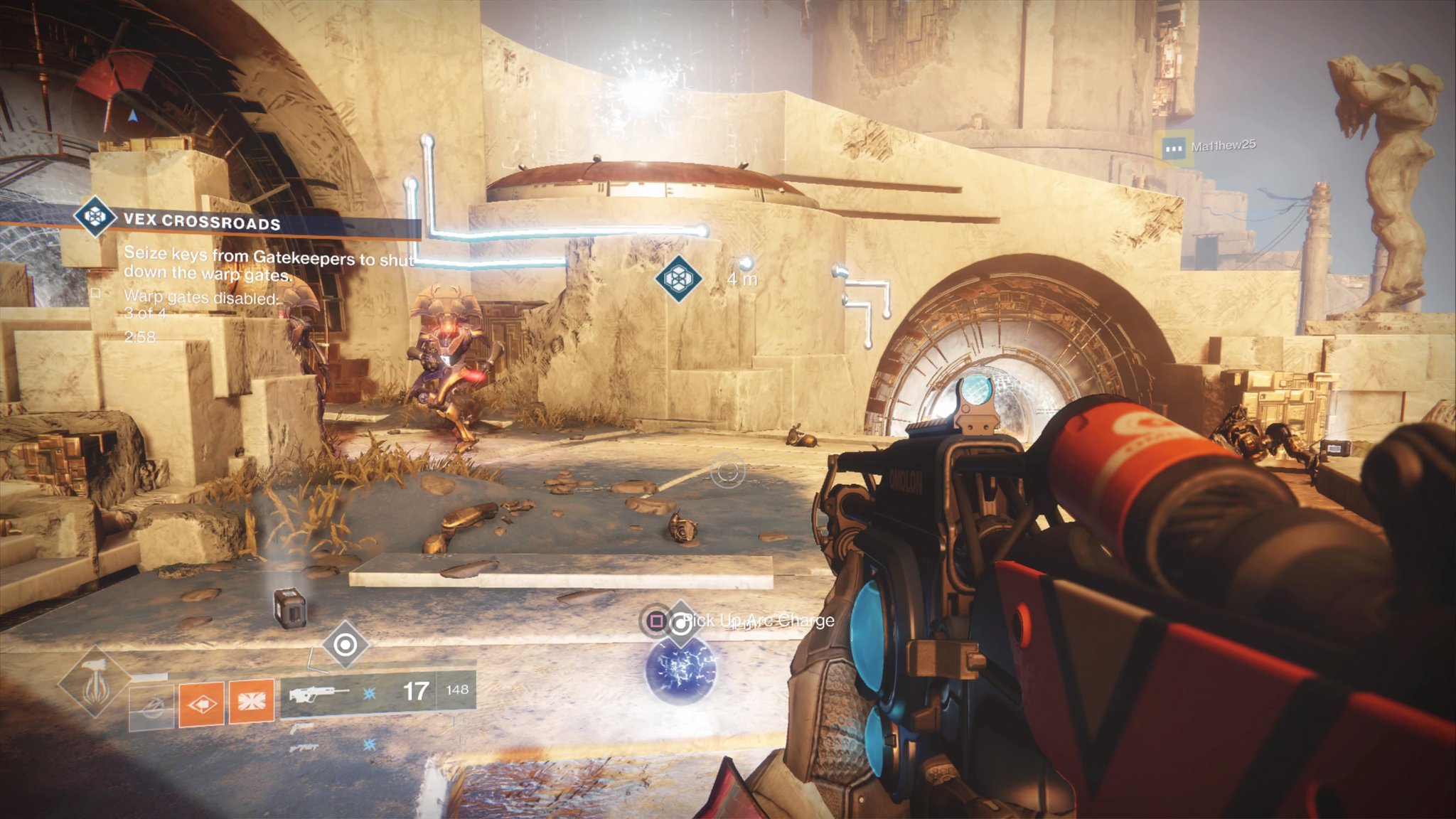Select the chat bubble icon beside Ma11hew25

1173,149
